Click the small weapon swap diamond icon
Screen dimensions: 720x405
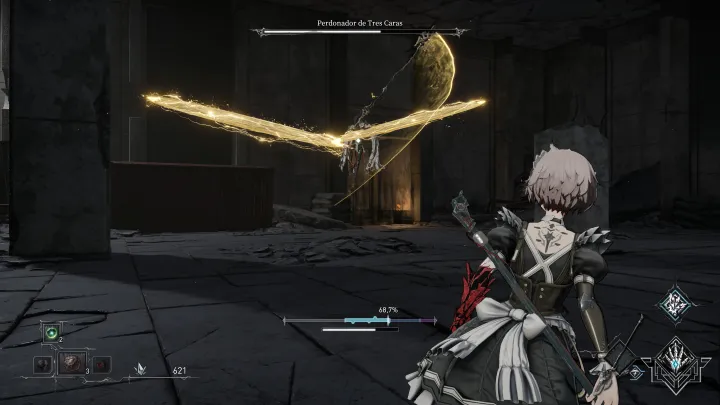tap(637, 372)
